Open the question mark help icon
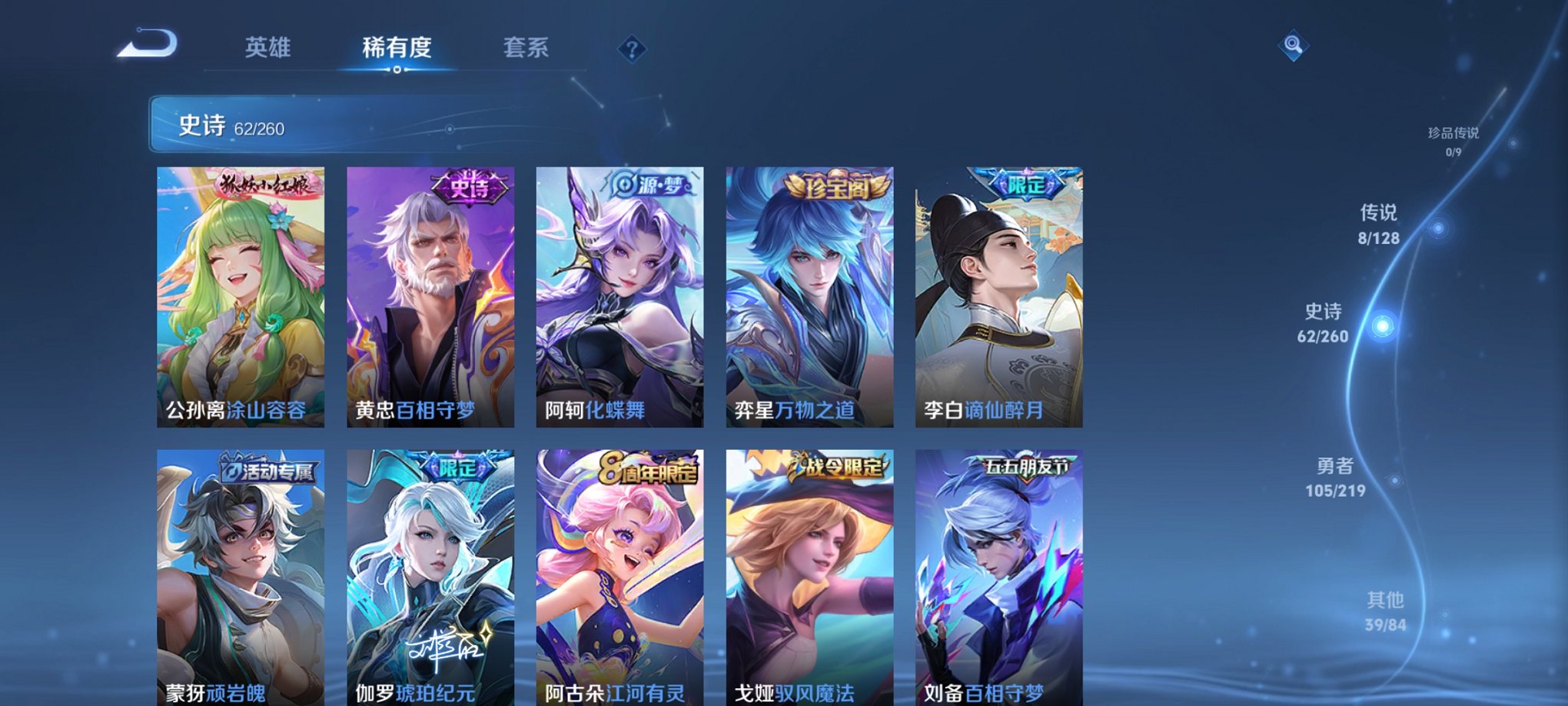 click(632, 50)
